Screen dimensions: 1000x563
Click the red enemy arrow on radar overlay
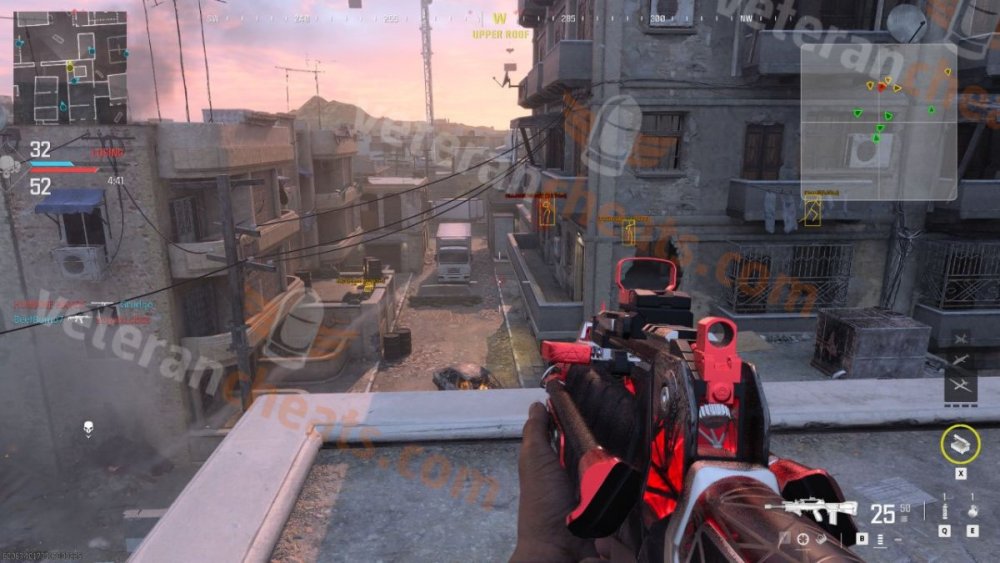pos(881,87)
